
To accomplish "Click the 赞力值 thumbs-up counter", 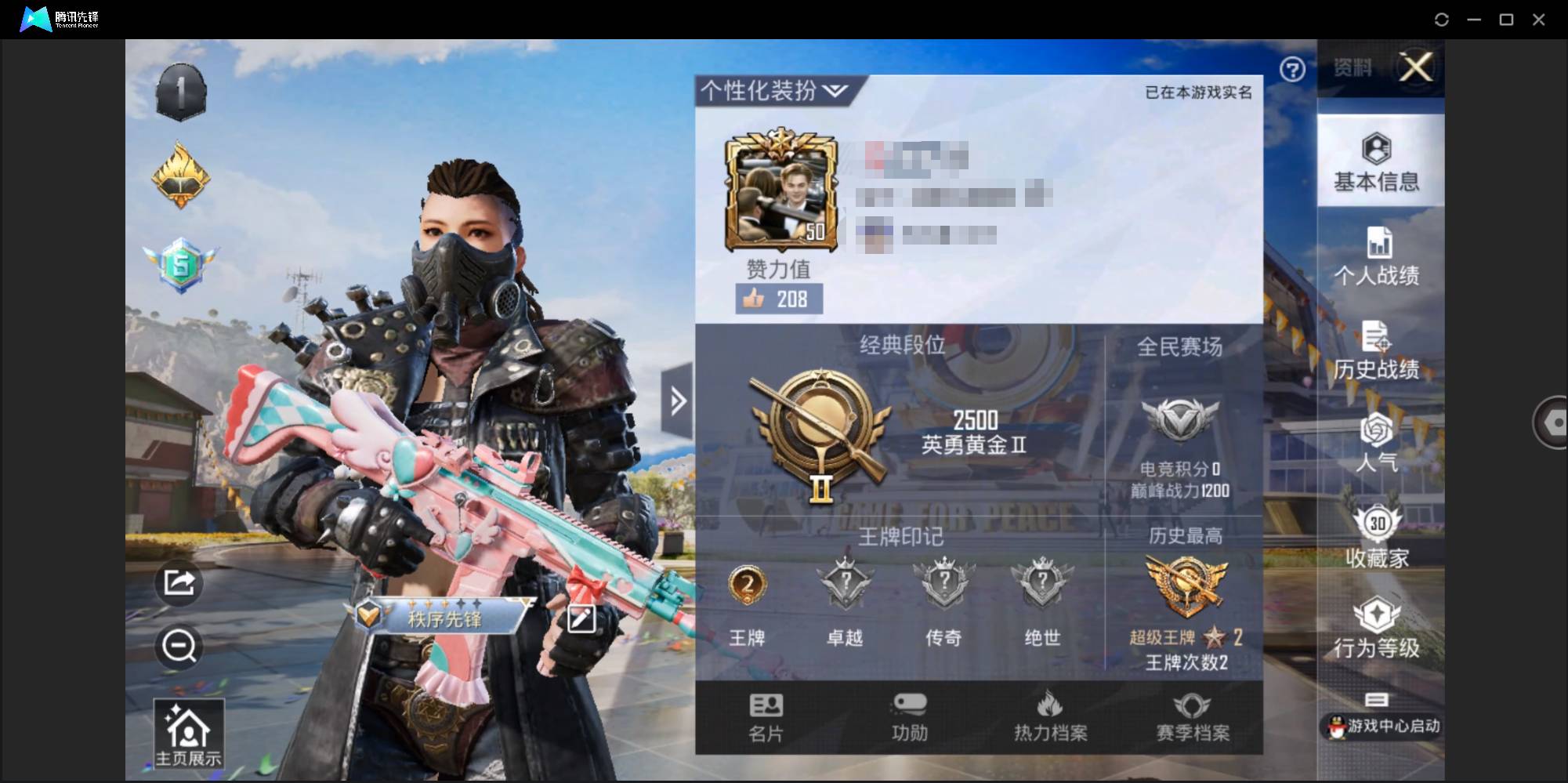I will (x=778, y=299).
